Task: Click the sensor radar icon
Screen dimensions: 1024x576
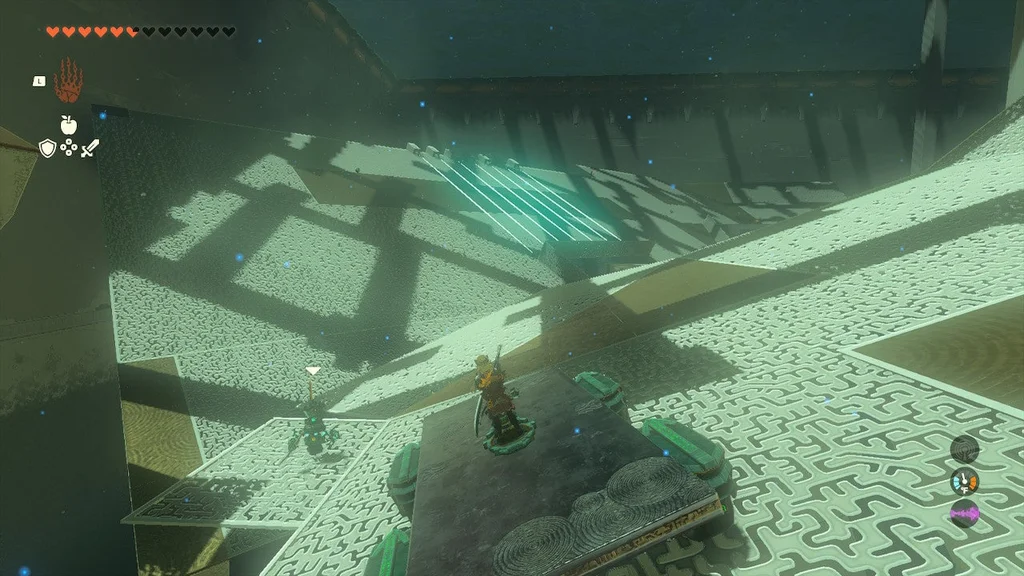Action: [x=964, y=448]
